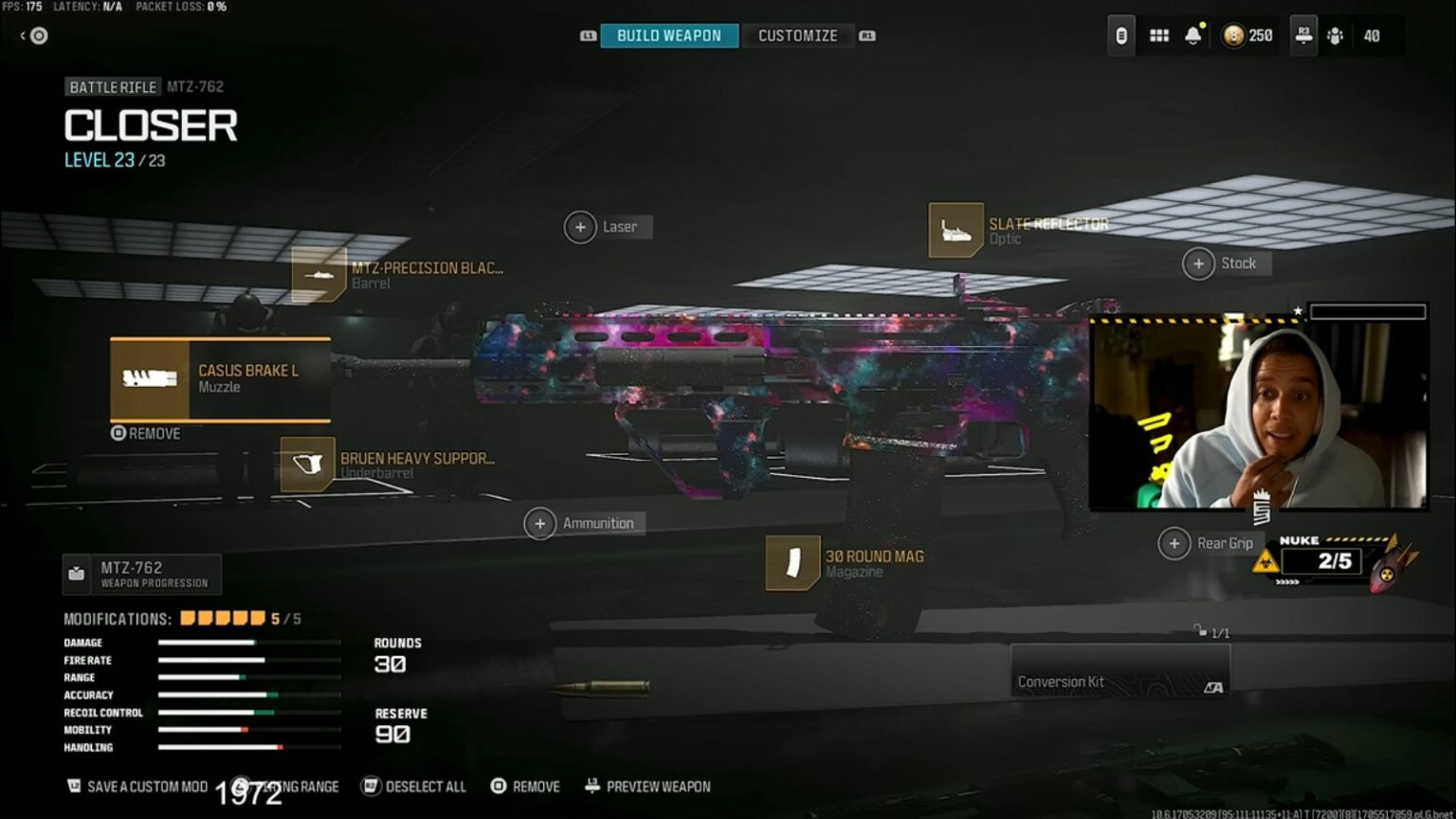The image size is (1456, 819).
Task: Open the notifications bell icon
Action: 1192,34
